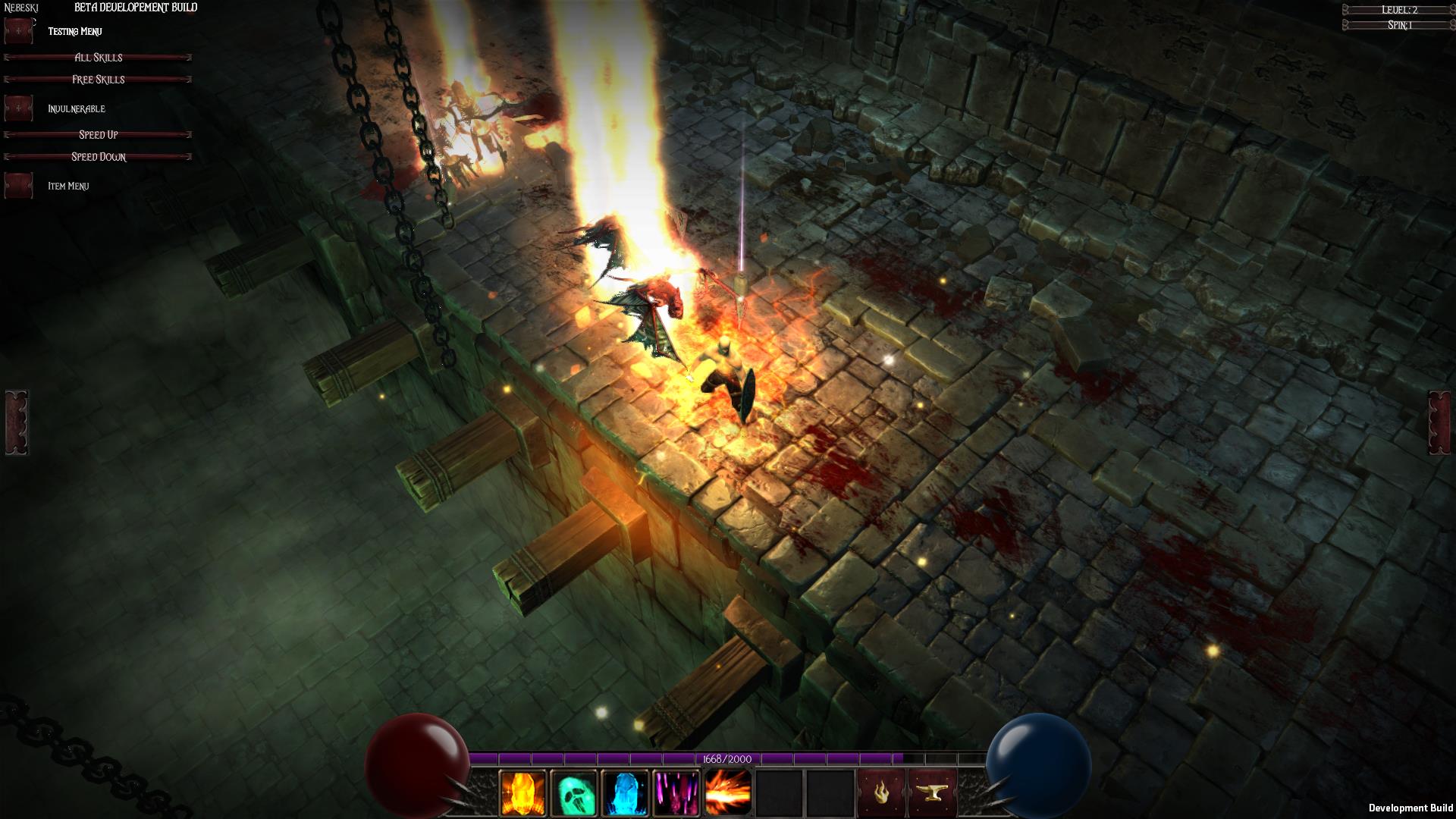Screen dimensions: 1456x819
Task: Trigger the purple falling shards skill
Action: (x=676, y=793)
